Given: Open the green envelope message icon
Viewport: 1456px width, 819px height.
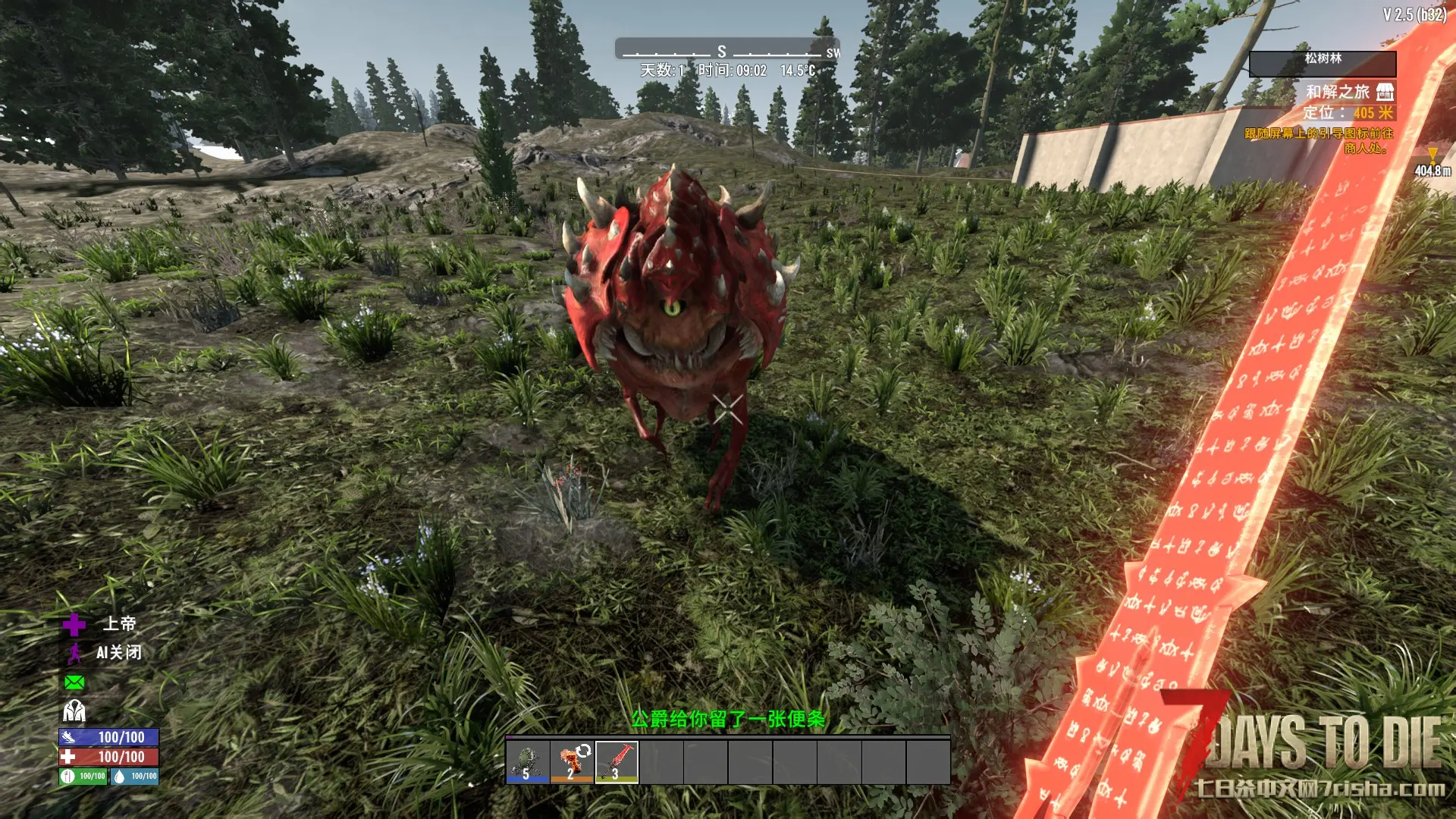Looking at the screenshot, I should coord(74,682).
